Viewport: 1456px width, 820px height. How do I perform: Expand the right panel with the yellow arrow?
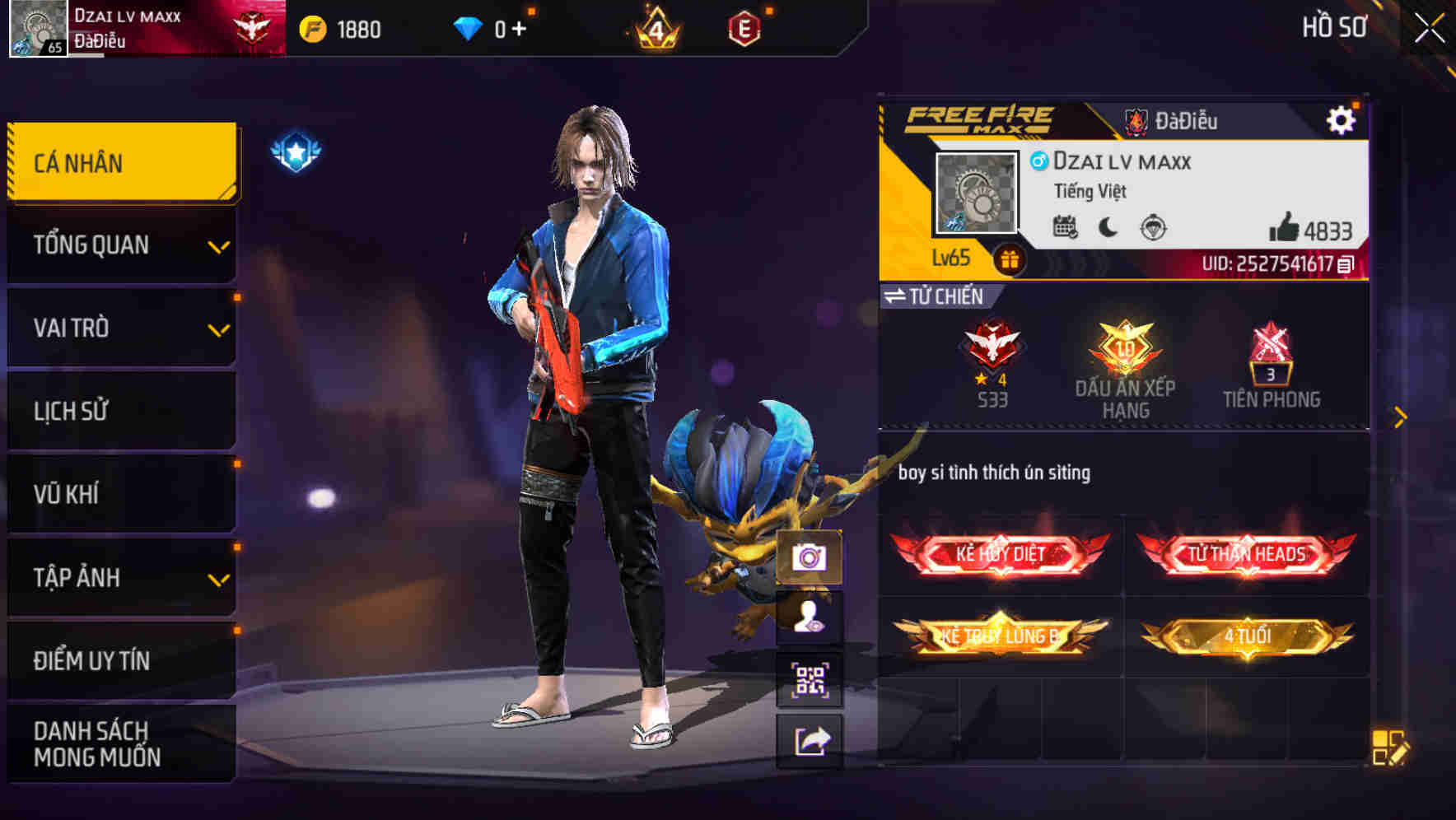[x=1399, y=417]
